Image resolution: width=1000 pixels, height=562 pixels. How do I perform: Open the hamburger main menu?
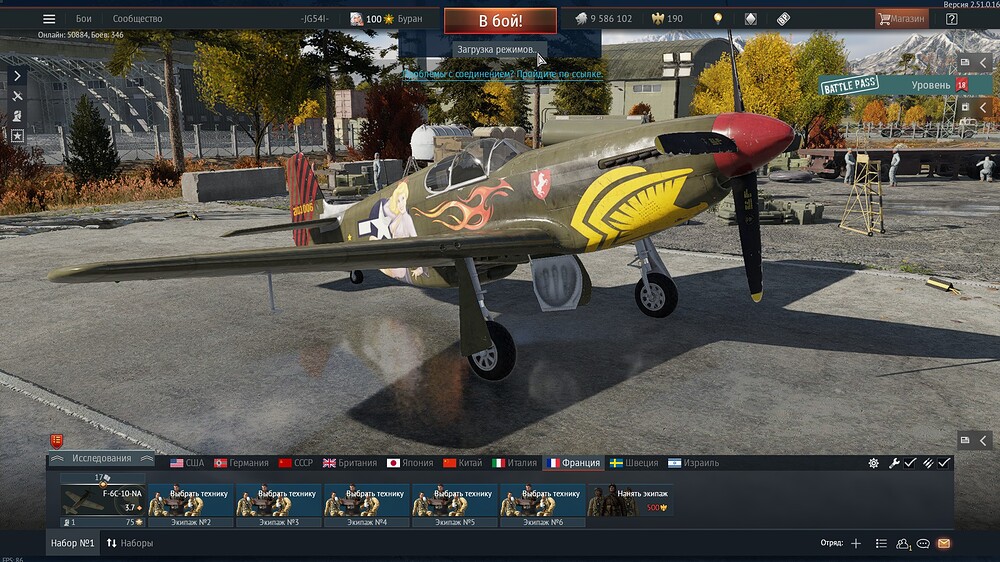pos(49,19)
